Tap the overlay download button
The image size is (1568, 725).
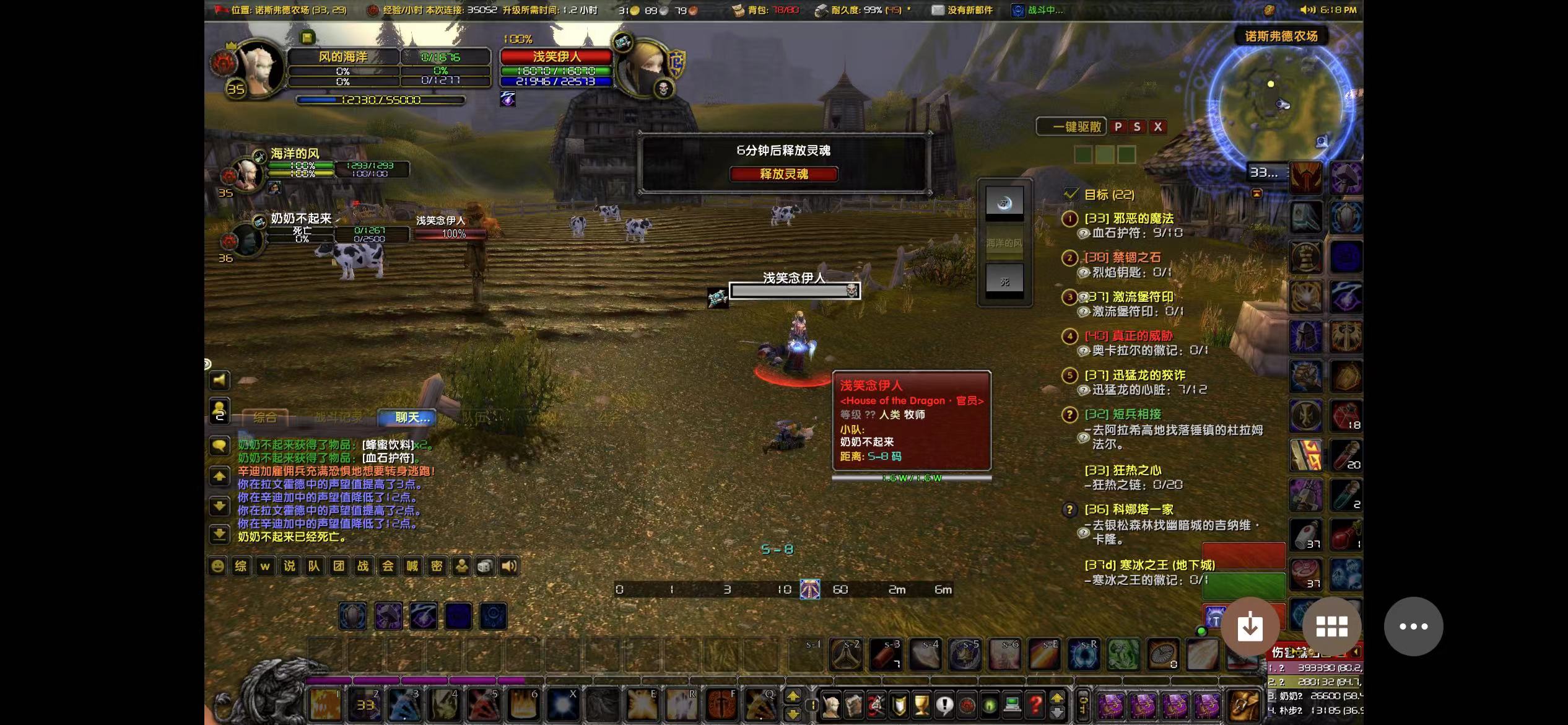(x=1250, y=626)
